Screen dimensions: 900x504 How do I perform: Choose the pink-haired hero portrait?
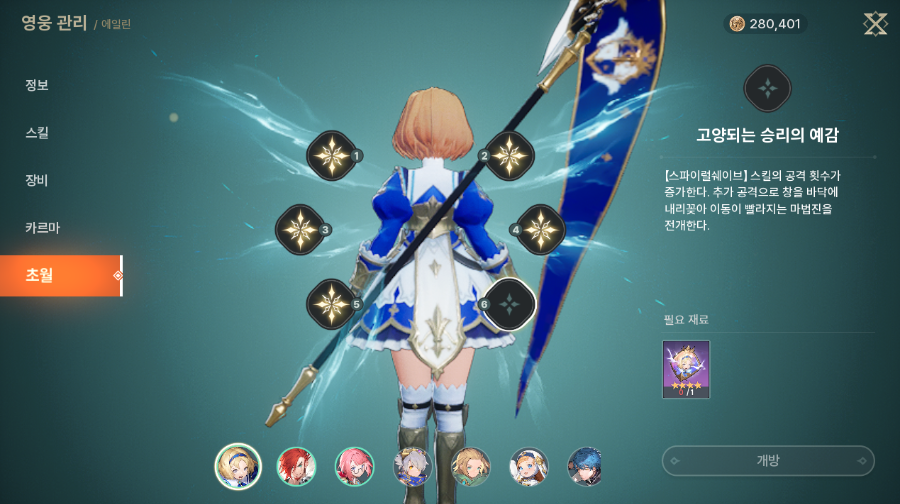[x=354, y=467]
